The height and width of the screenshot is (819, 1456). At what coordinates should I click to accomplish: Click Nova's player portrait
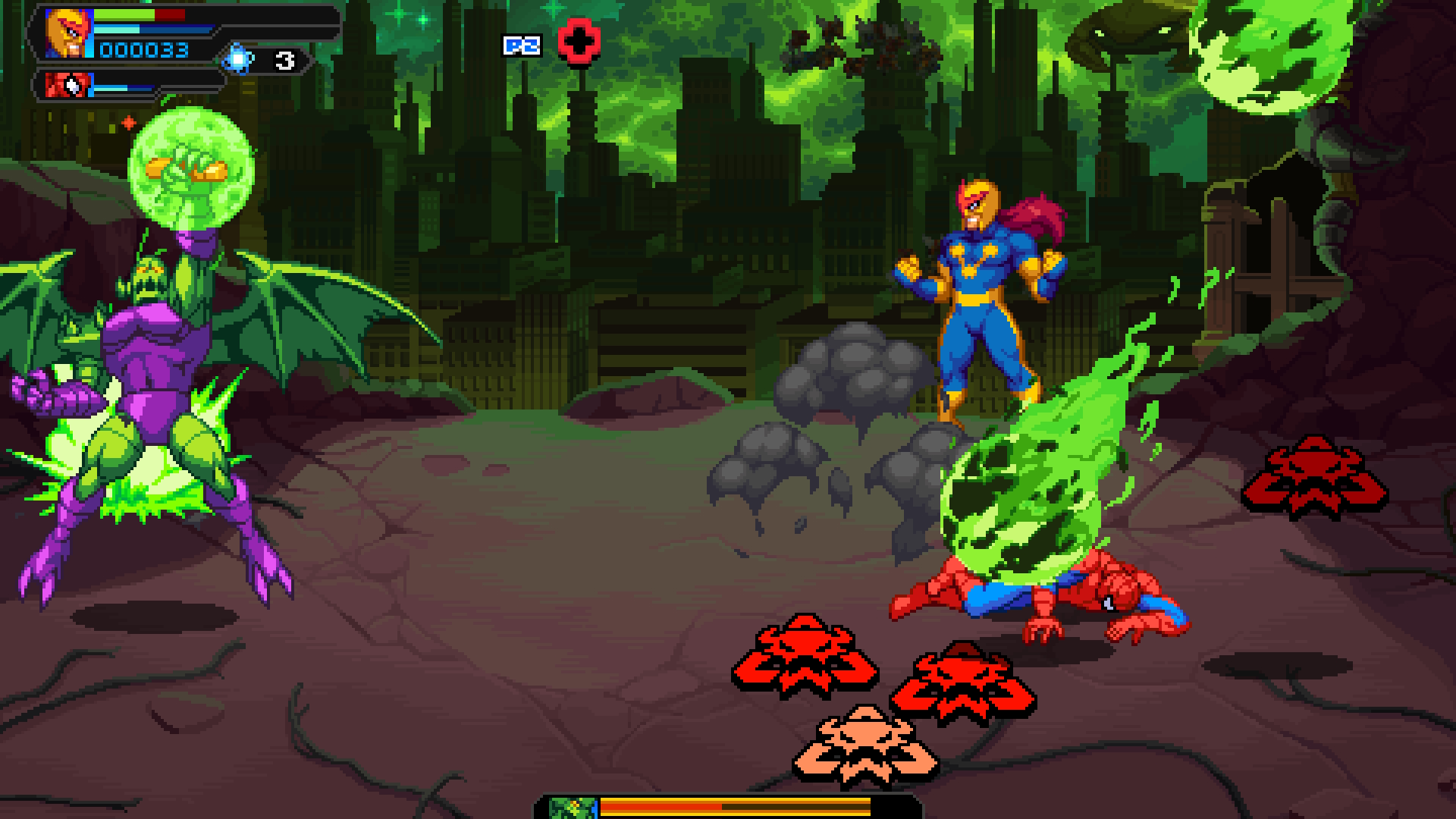pos(67,33)
